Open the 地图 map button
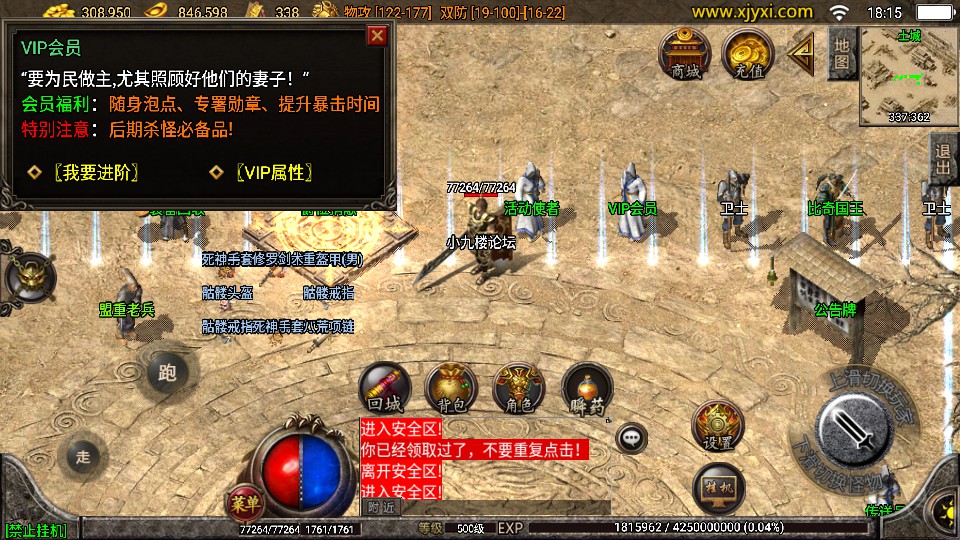 (x=841, y=53)
